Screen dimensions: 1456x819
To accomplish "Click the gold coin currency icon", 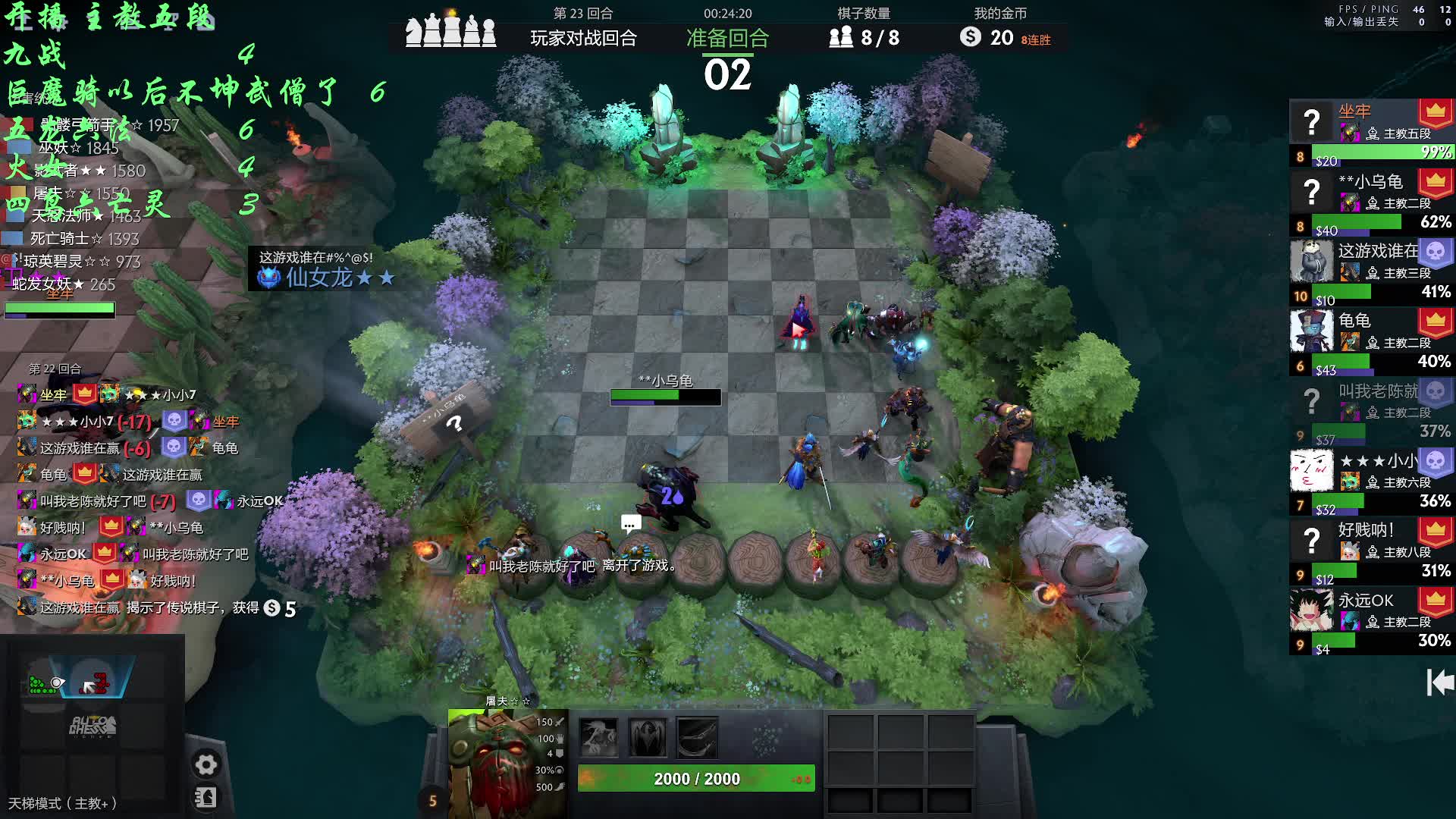I will click(x=970, y=36).
